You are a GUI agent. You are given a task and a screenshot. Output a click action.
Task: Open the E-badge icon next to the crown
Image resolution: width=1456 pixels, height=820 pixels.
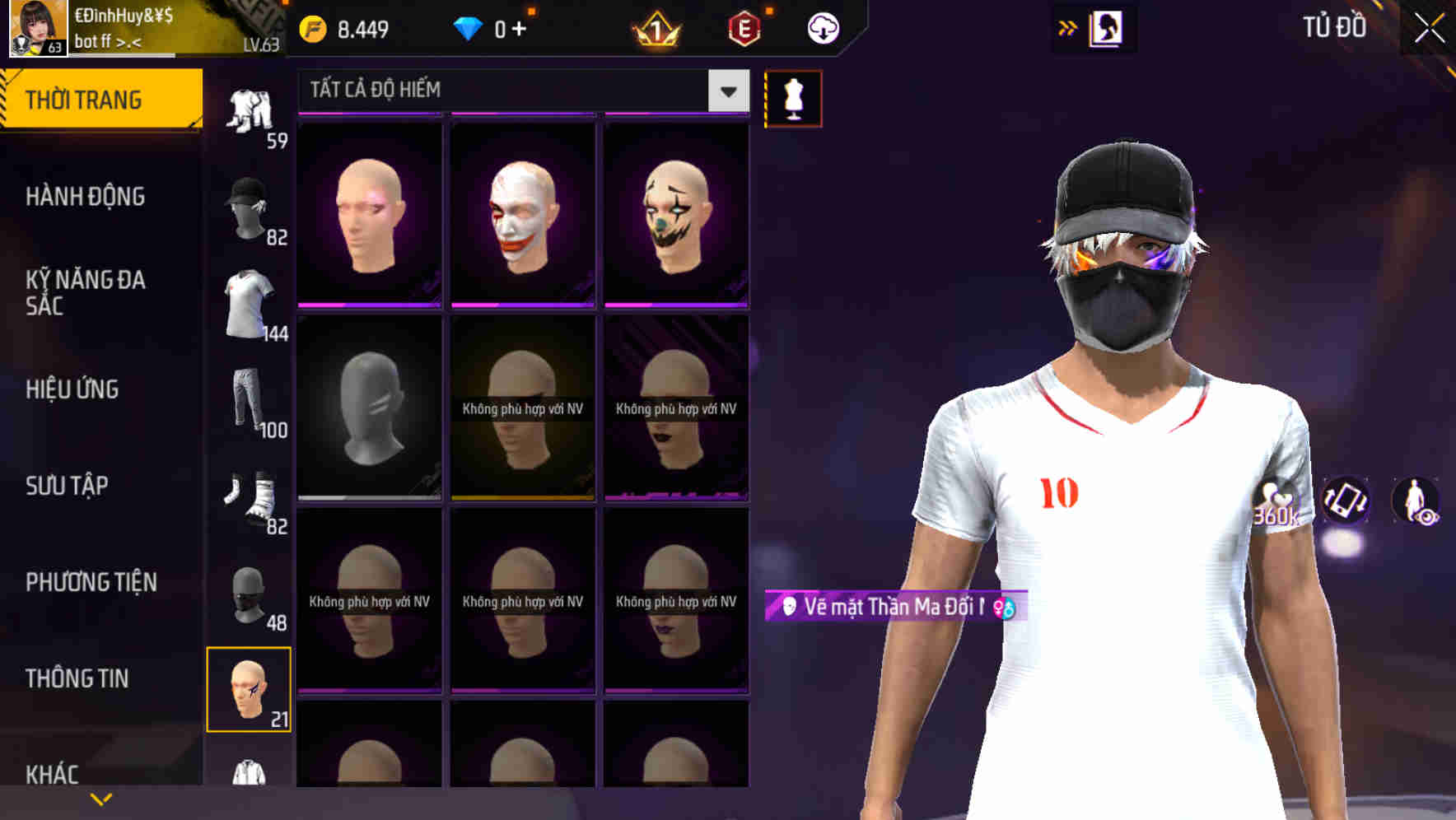tap(745, 27)
